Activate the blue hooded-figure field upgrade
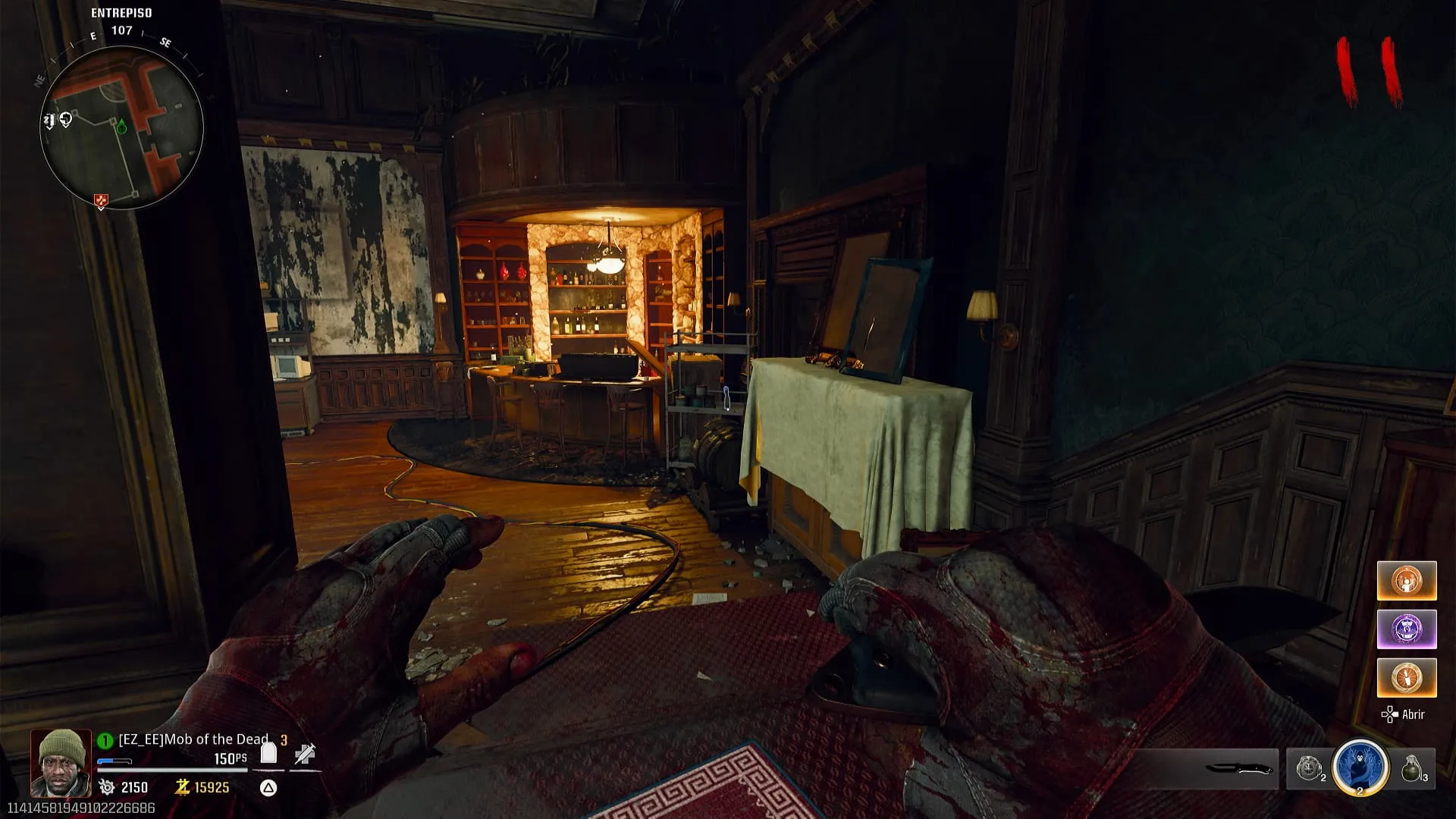The width and height of the screenshot is (1456, 819). click(1360, 767)
